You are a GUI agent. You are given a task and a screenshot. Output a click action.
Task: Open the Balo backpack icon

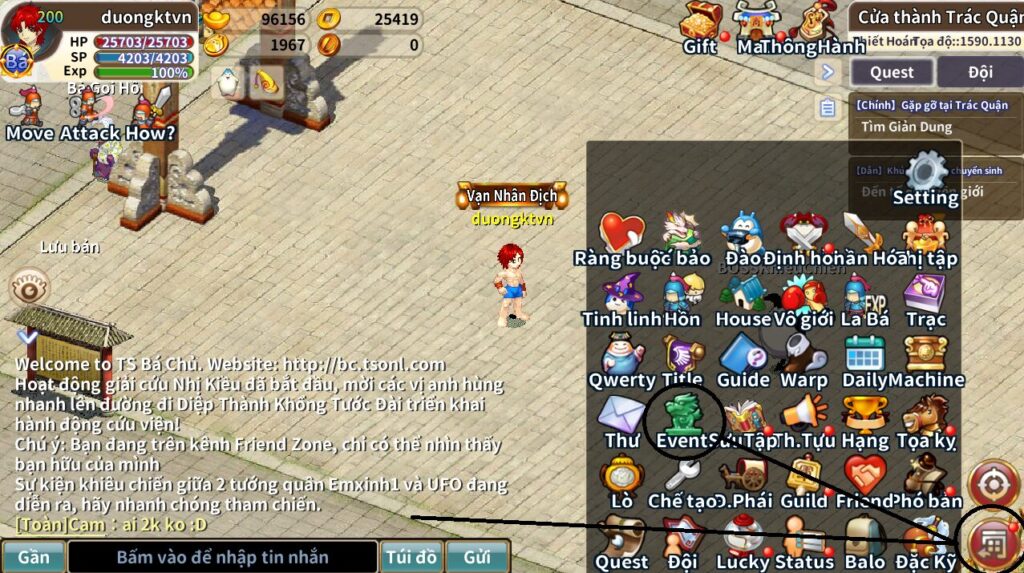[864, 540]
